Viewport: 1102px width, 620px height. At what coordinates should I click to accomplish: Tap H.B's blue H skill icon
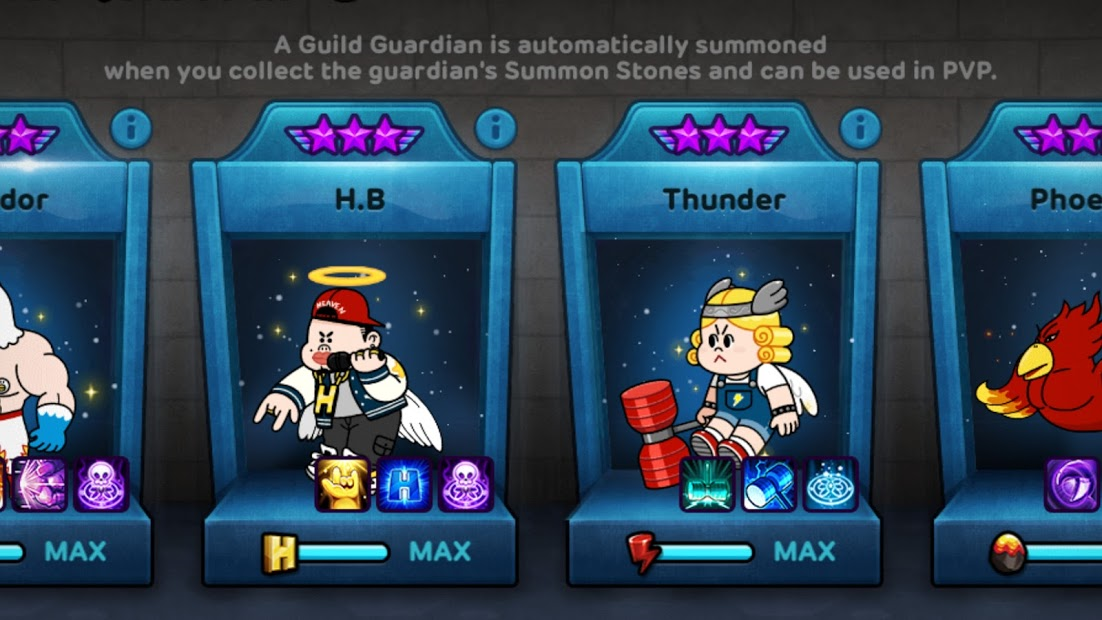pyautogui.click(x=404, y=485)
